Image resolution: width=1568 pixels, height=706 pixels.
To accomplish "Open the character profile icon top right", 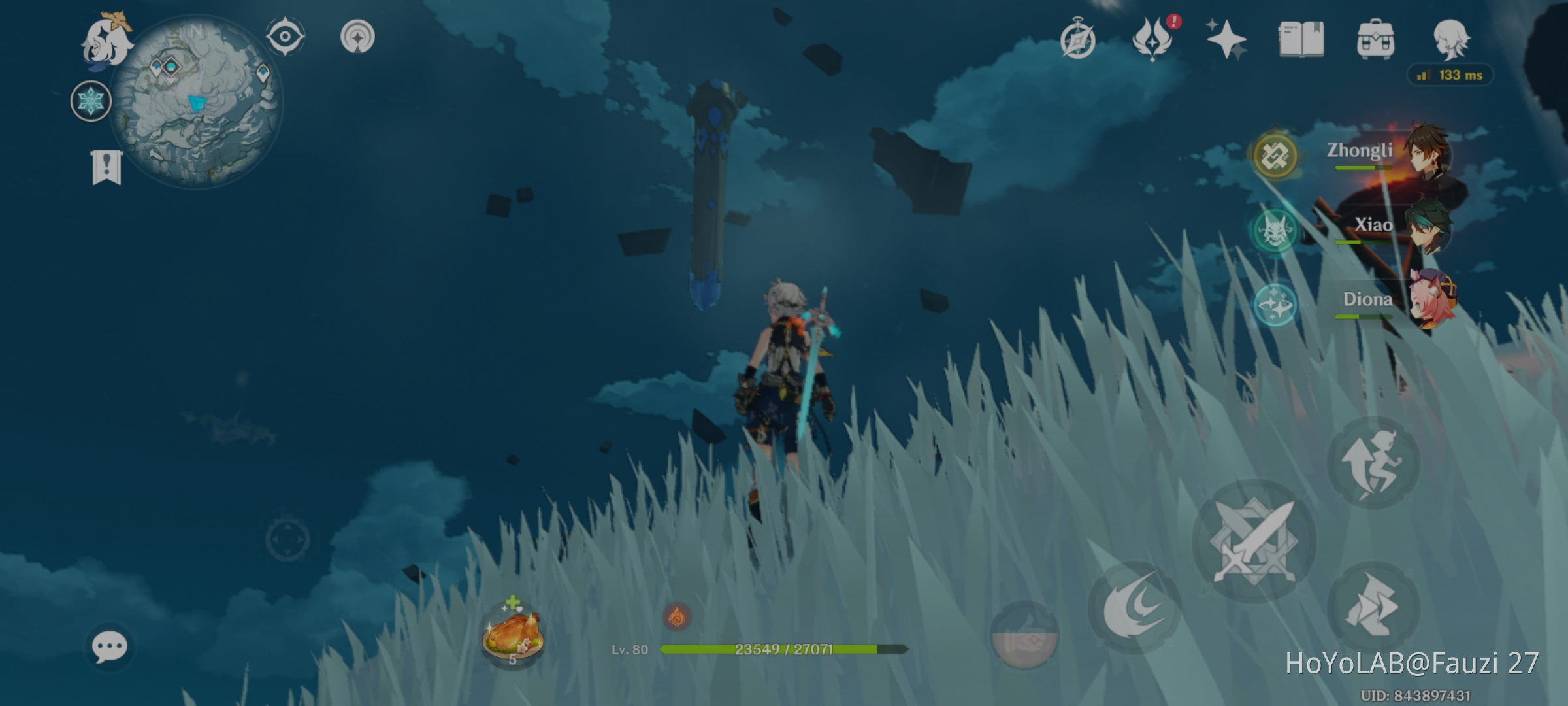I will [1452, 38].
